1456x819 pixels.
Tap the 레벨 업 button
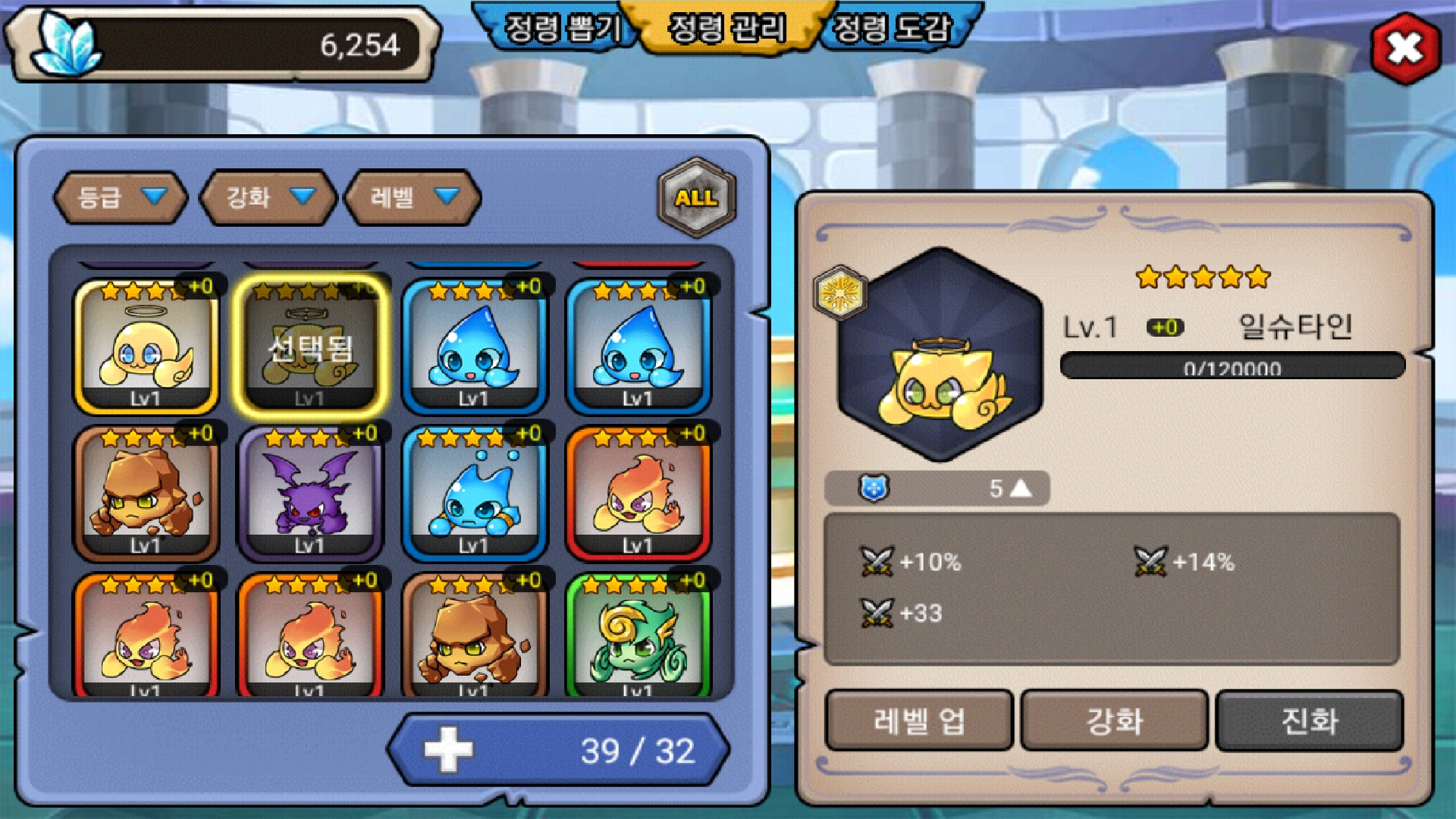(x=919, y=720)
